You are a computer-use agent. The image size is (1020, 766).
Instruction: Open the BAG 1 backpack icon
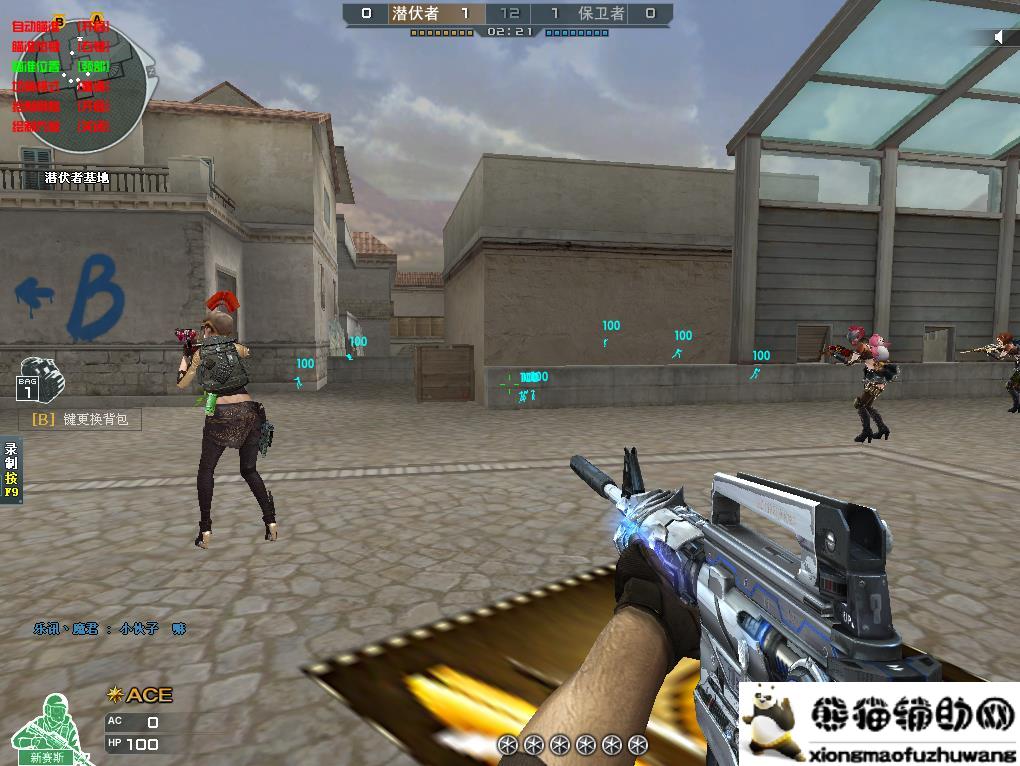[34, 378]
